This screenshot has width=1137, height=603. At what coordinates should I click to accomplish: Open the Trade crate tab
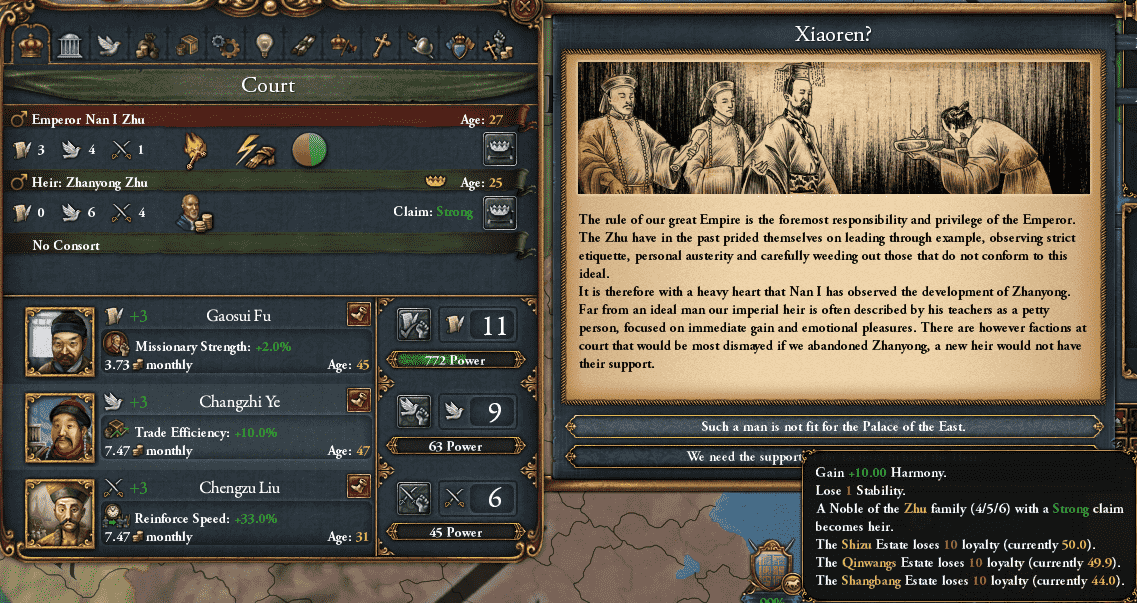(186, 45)
